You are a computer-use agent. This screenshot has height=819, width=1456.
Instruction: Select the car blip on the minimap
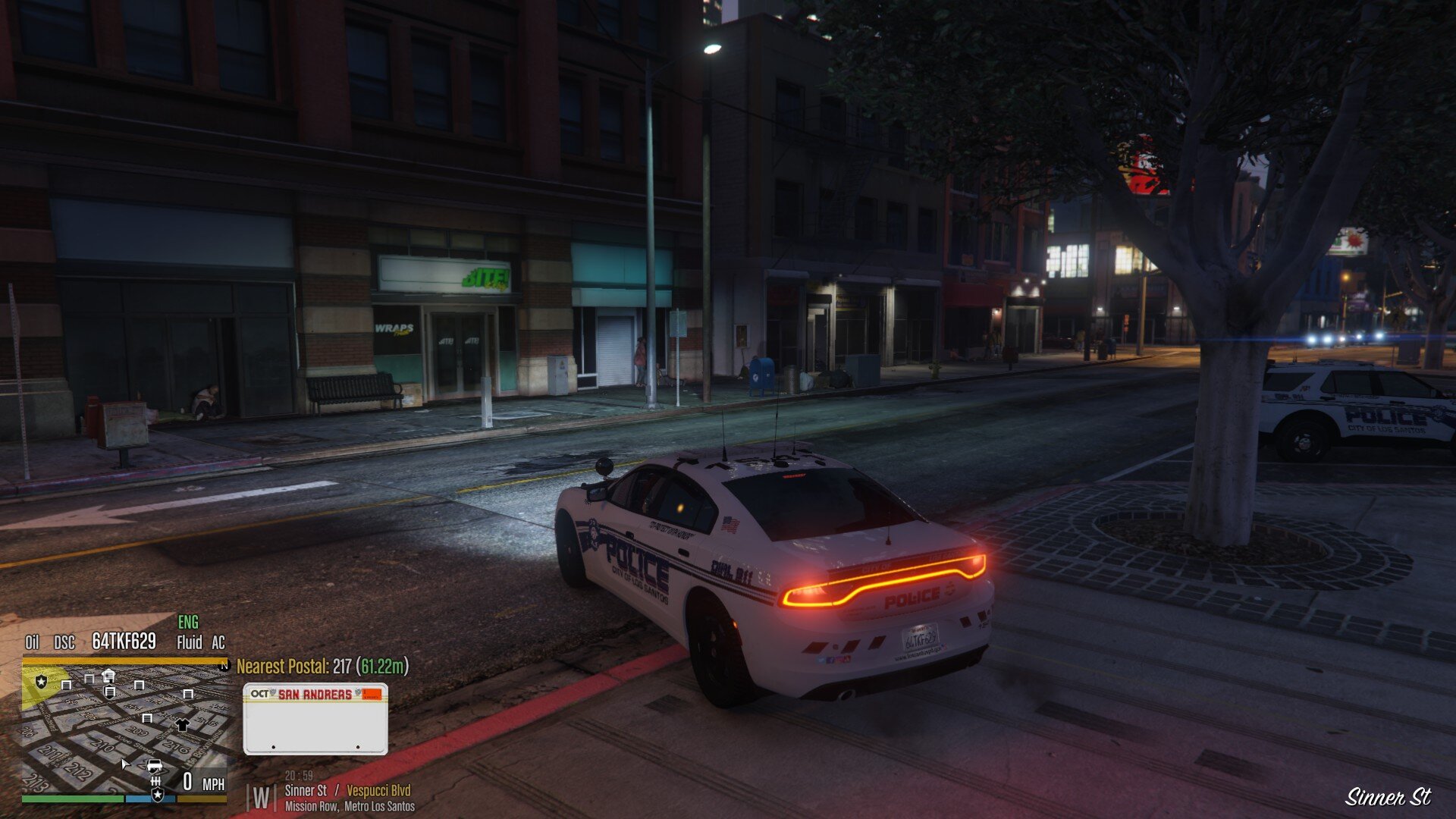pyautogui.click(x=154, y=764)
